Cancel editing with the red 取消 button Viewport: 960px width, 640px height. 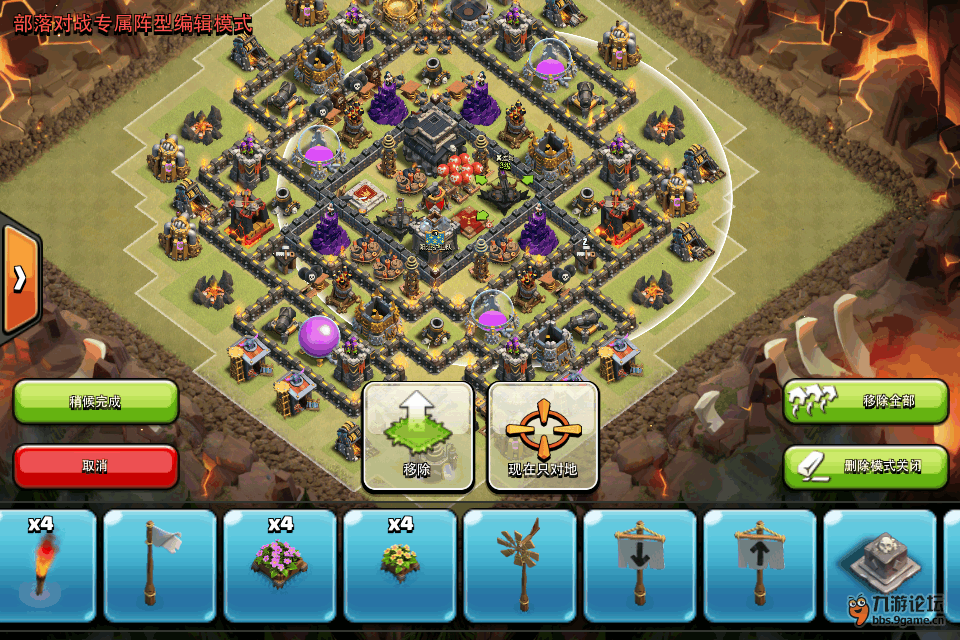tap(96, 466)
